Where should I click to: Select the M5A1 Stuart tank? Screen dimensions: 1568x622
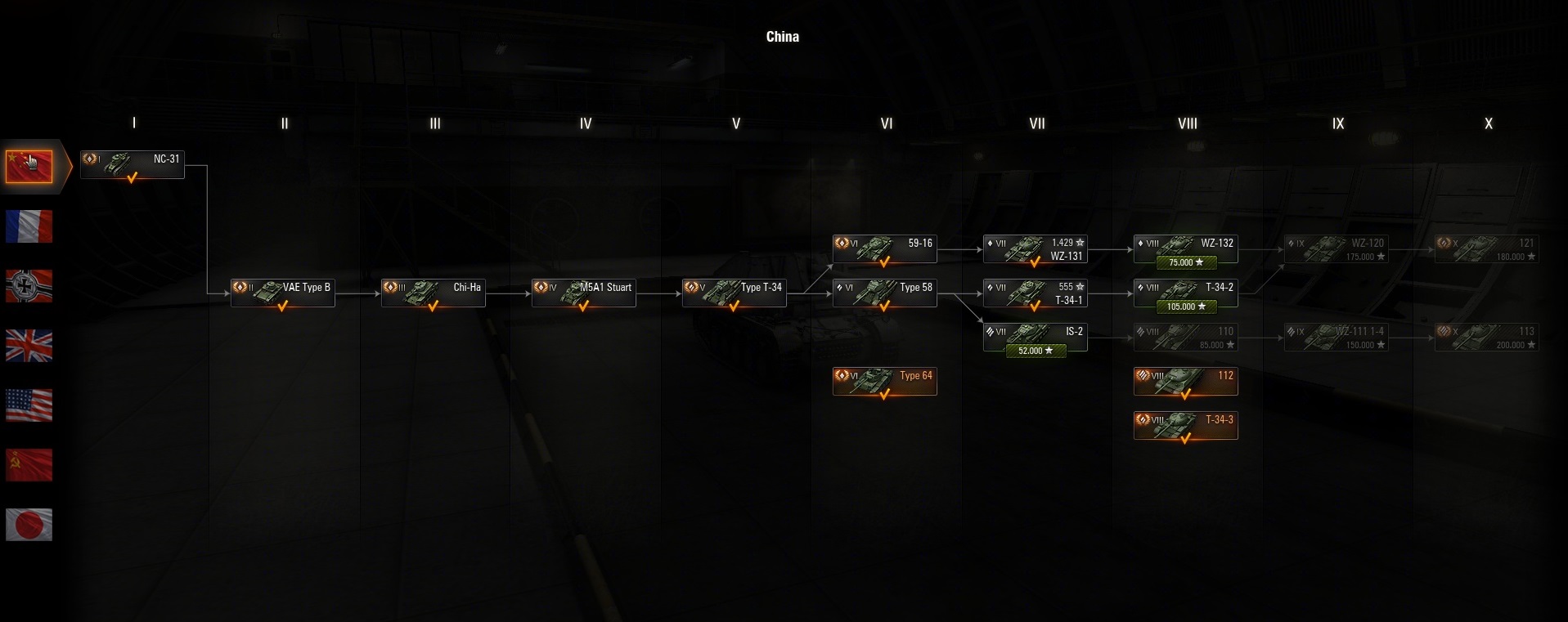pyautogui.click(x=584, y=293)
